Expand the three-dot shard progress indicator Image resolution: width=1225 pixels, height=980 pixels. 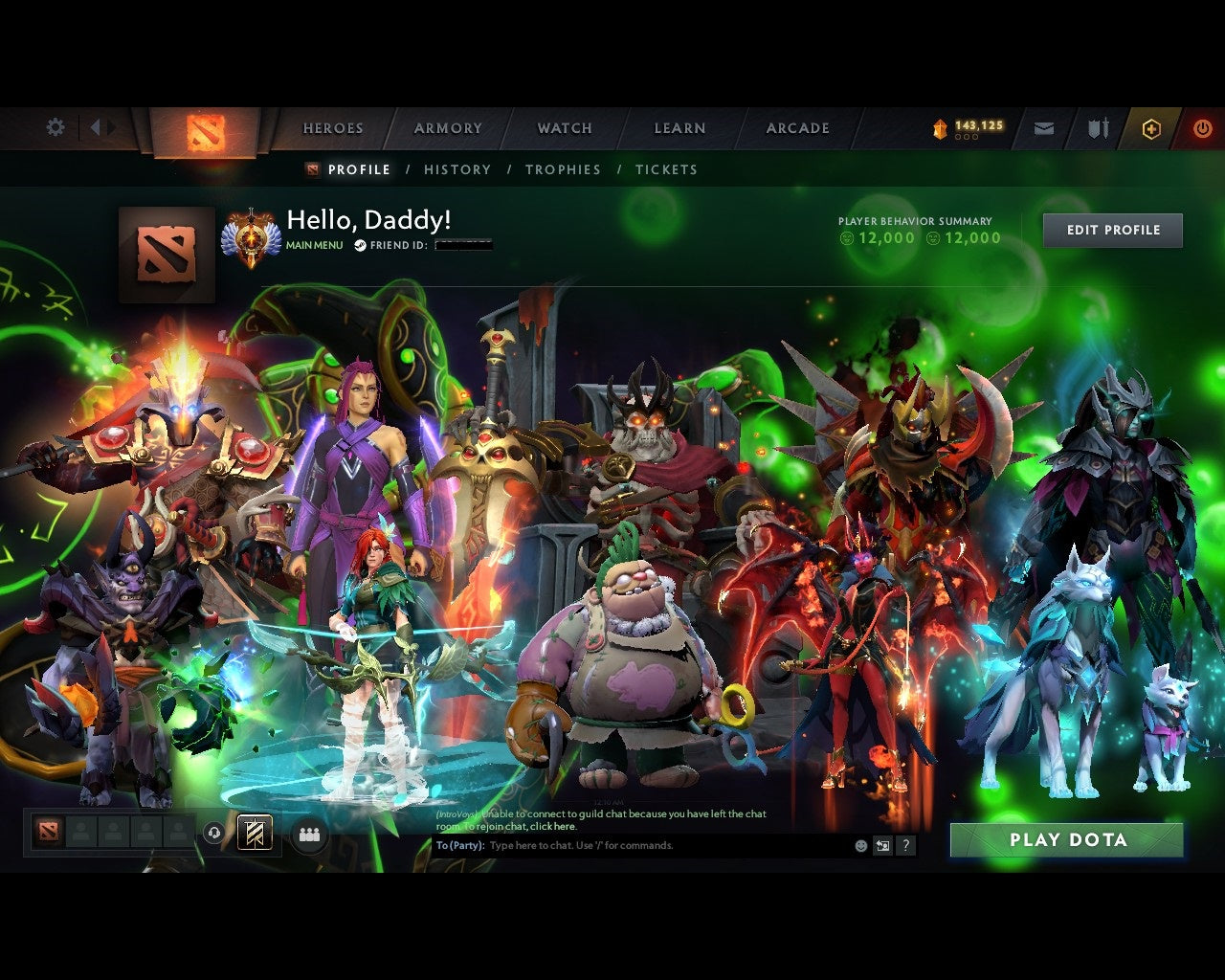966,139
